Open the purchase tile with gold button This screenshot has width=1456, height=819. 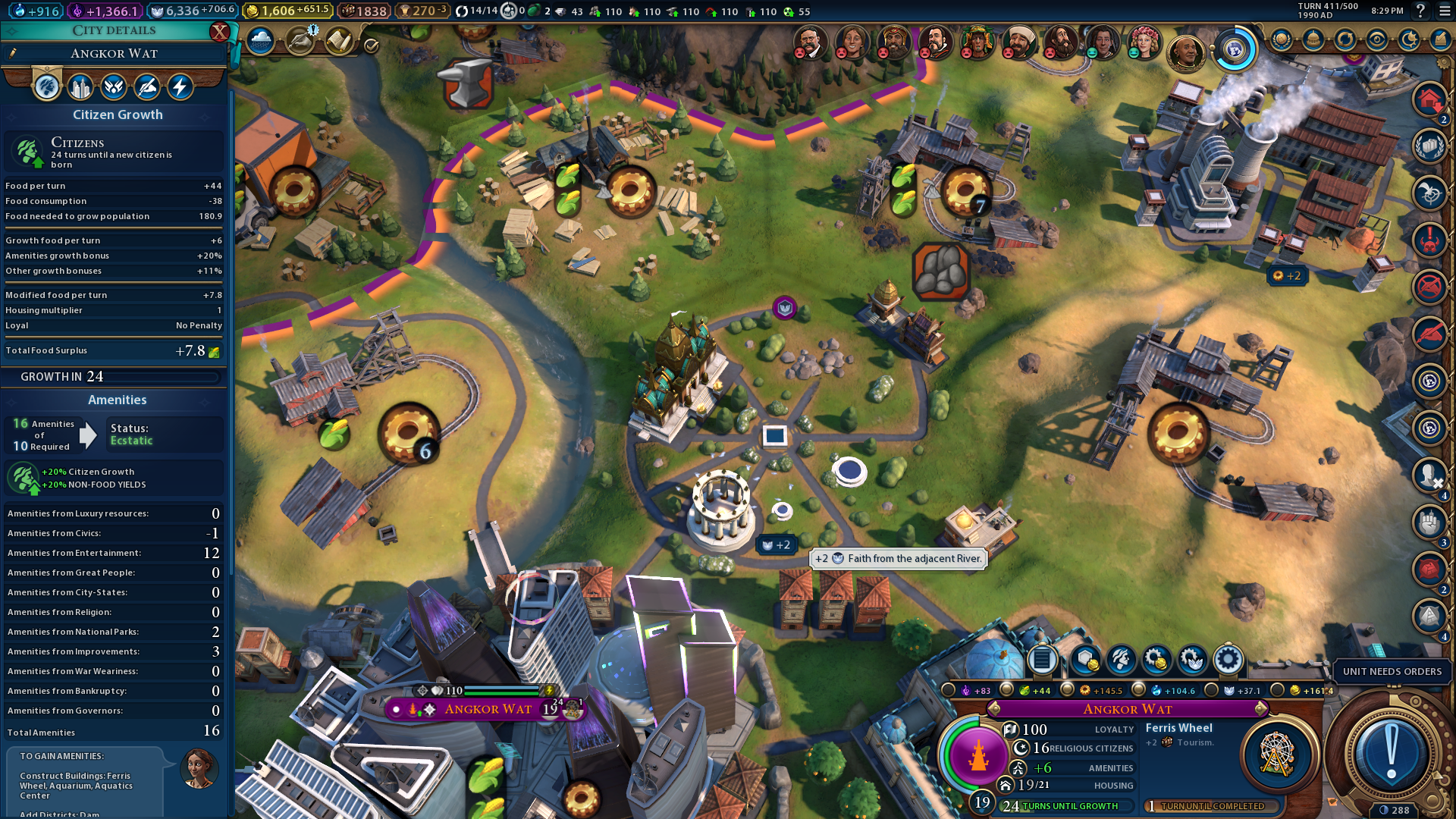1084,660
